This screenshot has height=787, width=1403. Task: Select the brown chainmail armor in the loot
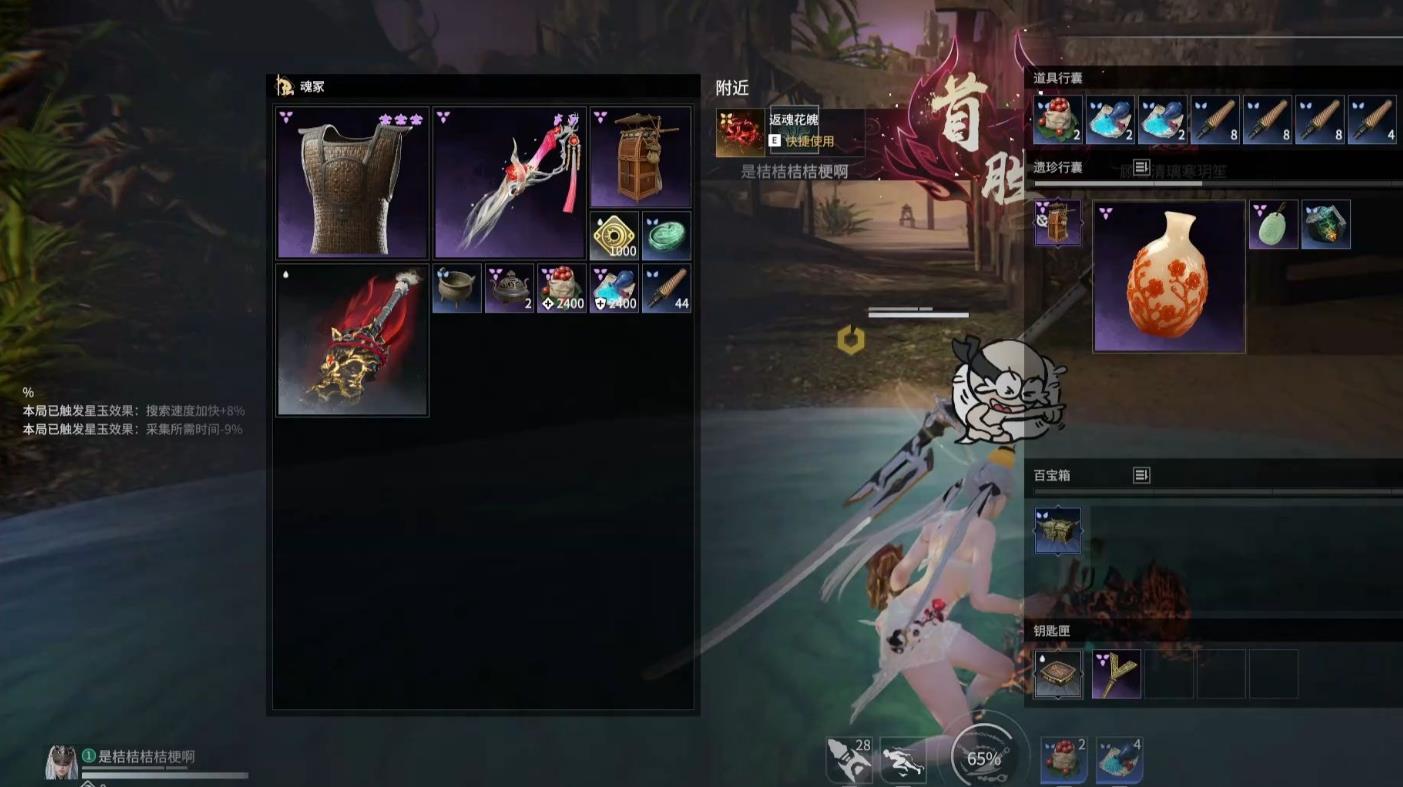click(352, 183)
